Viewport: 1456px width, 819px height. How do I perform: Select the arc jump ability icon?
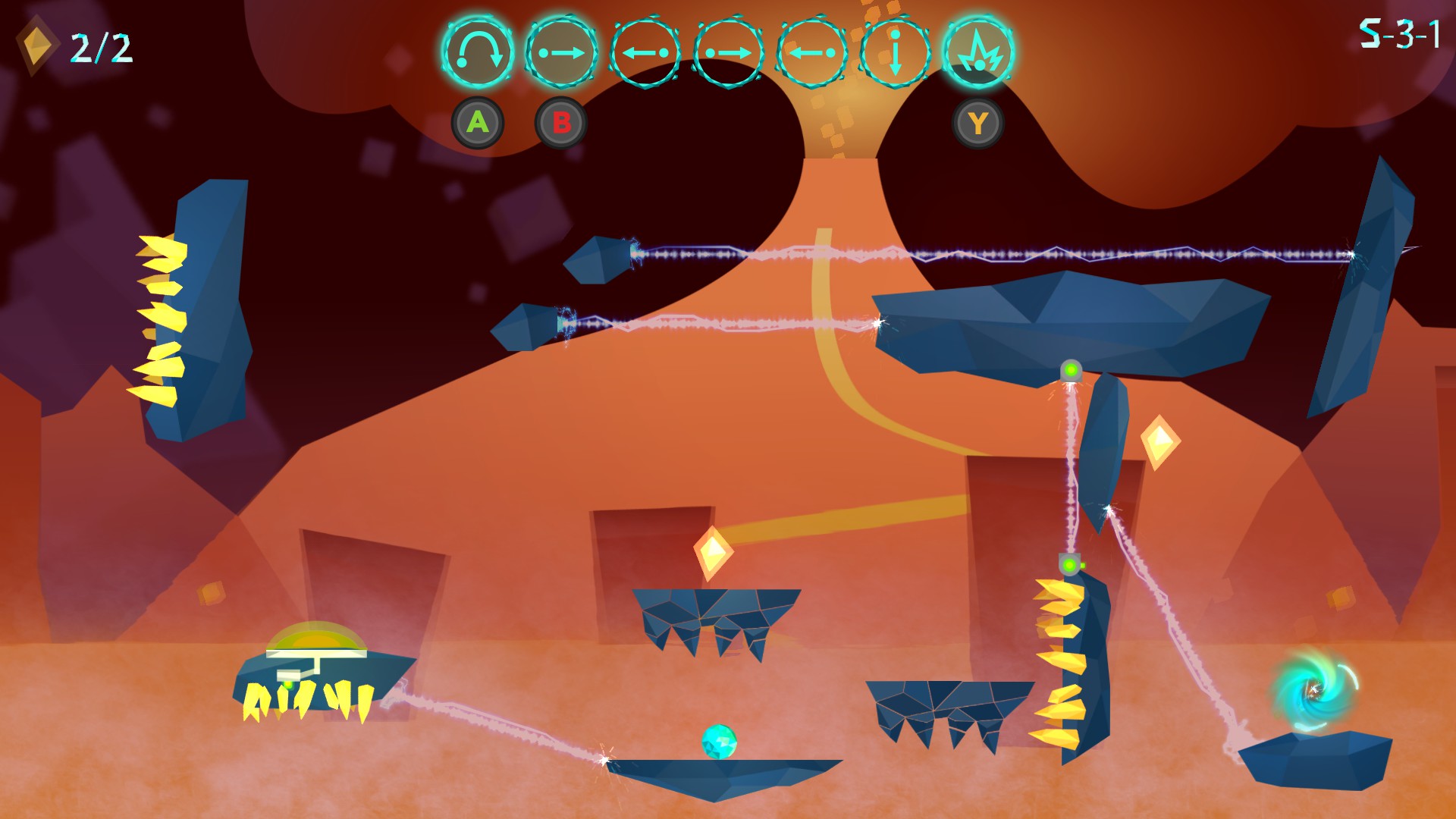[481, 52]
